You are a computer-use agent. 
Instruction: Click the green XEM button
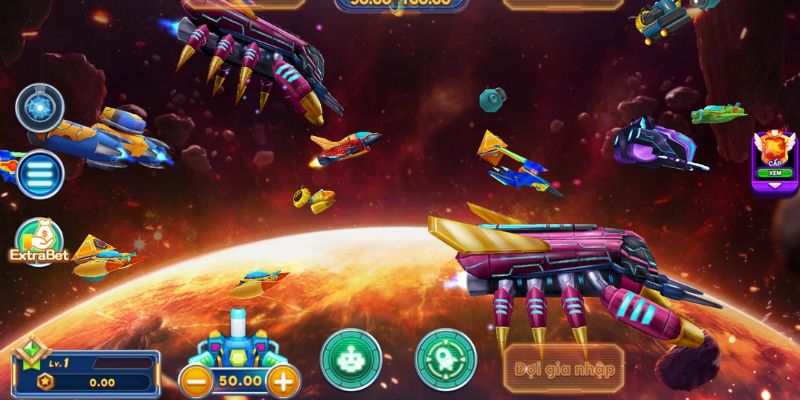(775, 173)
